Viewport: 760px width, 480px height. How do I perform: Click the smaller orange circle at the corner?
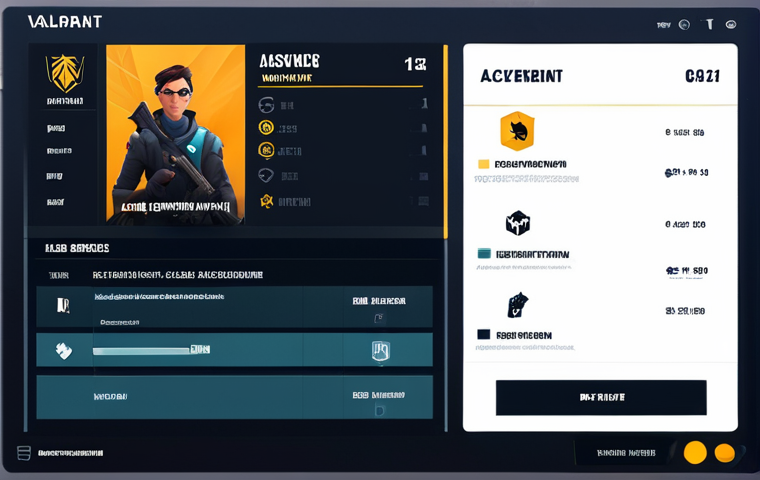pos(726,453)
